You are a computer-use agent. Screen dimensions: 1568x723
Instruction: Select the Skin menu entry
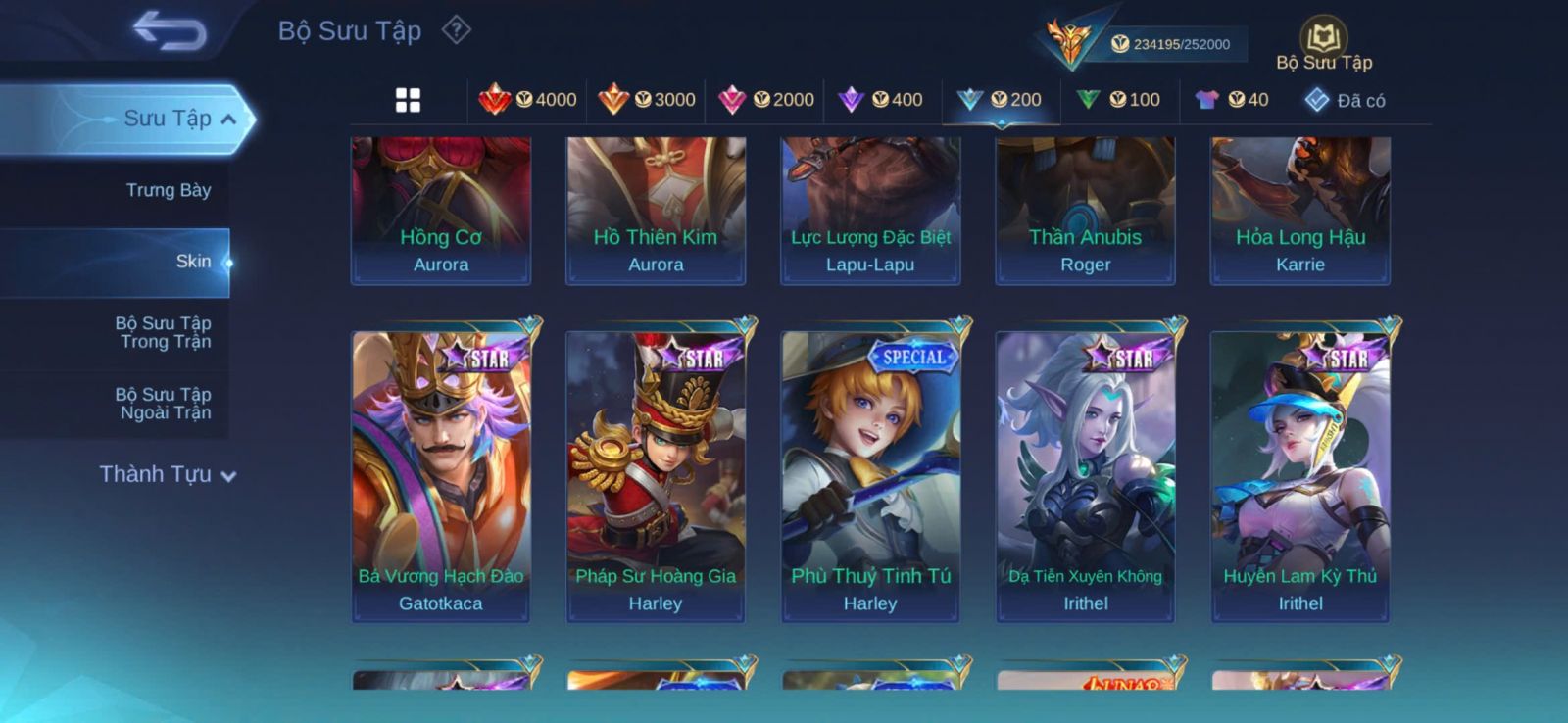click(193, 262)
